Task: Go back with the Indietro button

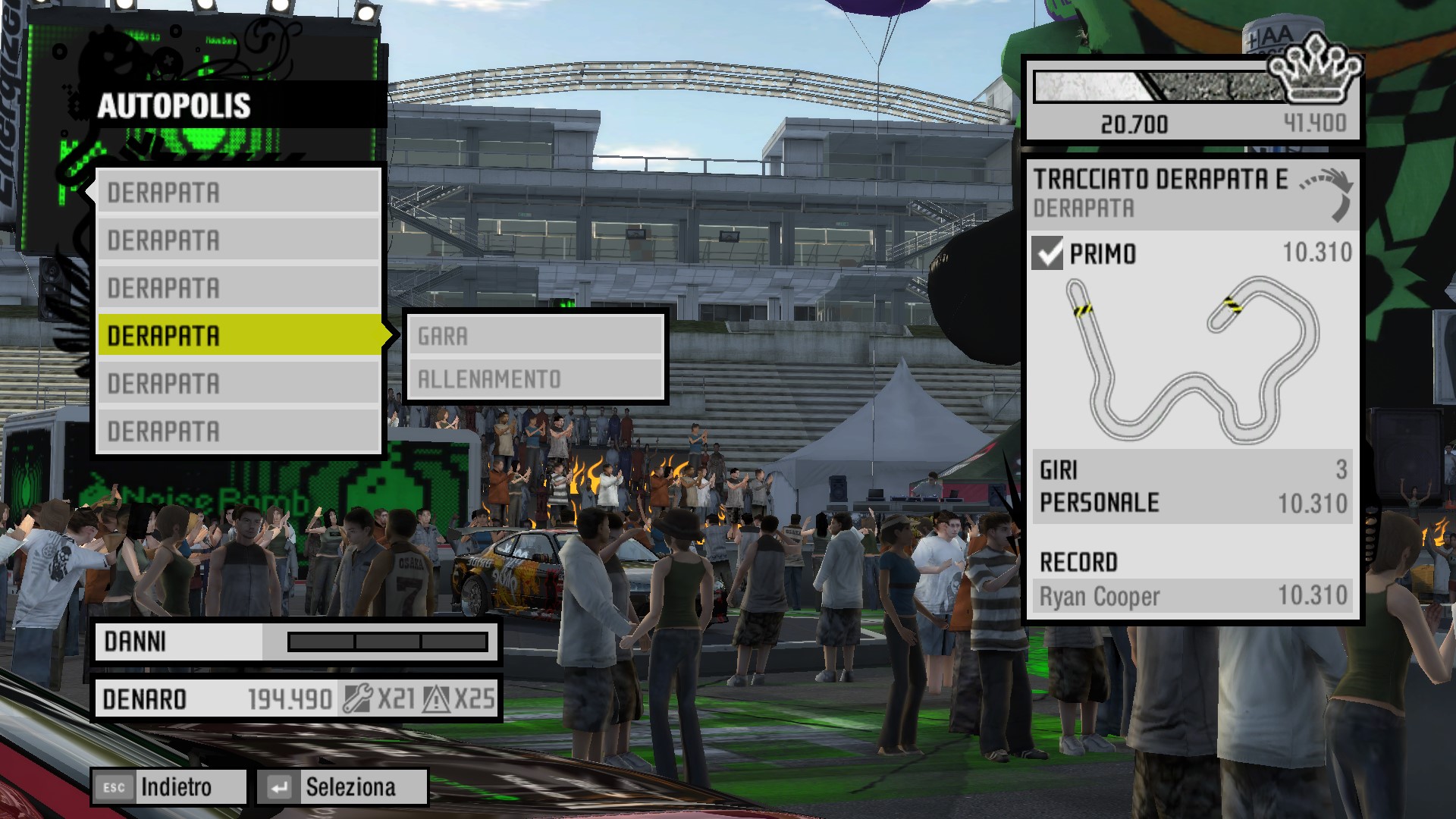Action: click(x=169, y=787)
